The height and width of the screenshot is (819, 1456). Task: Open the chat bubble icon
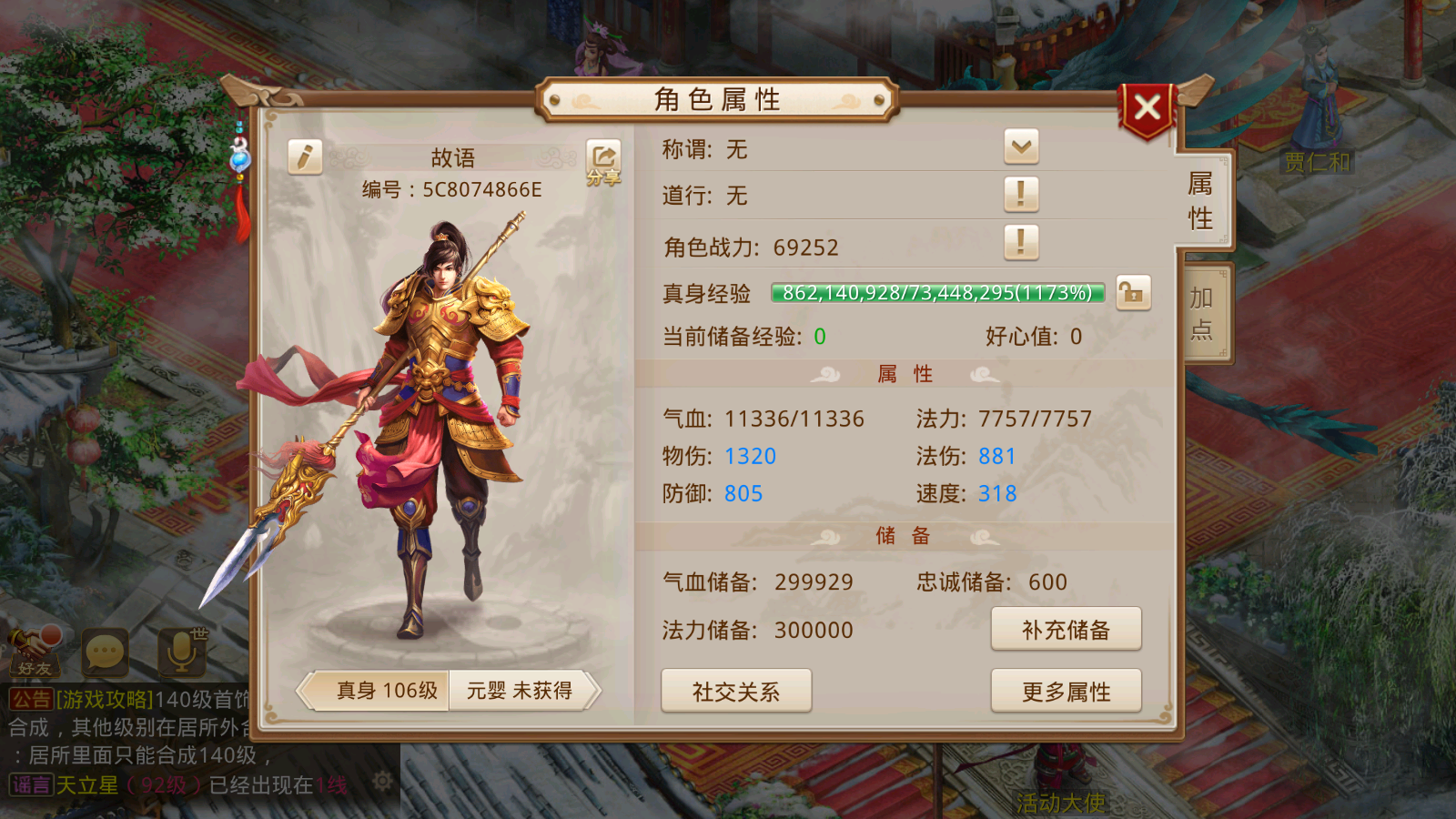(107, 651)
